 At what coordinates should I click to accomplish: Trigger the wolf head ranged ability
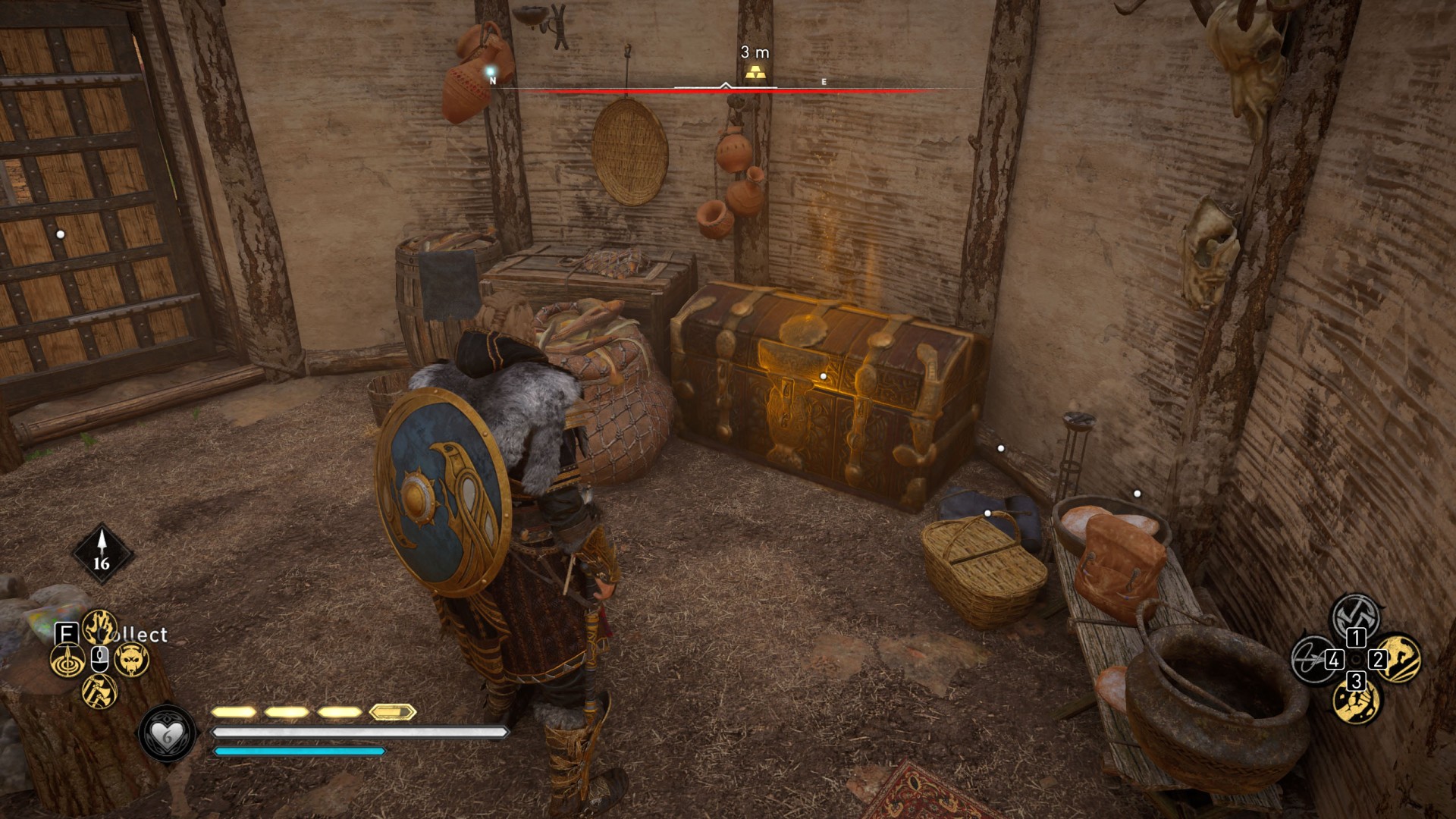click(132, 660)
